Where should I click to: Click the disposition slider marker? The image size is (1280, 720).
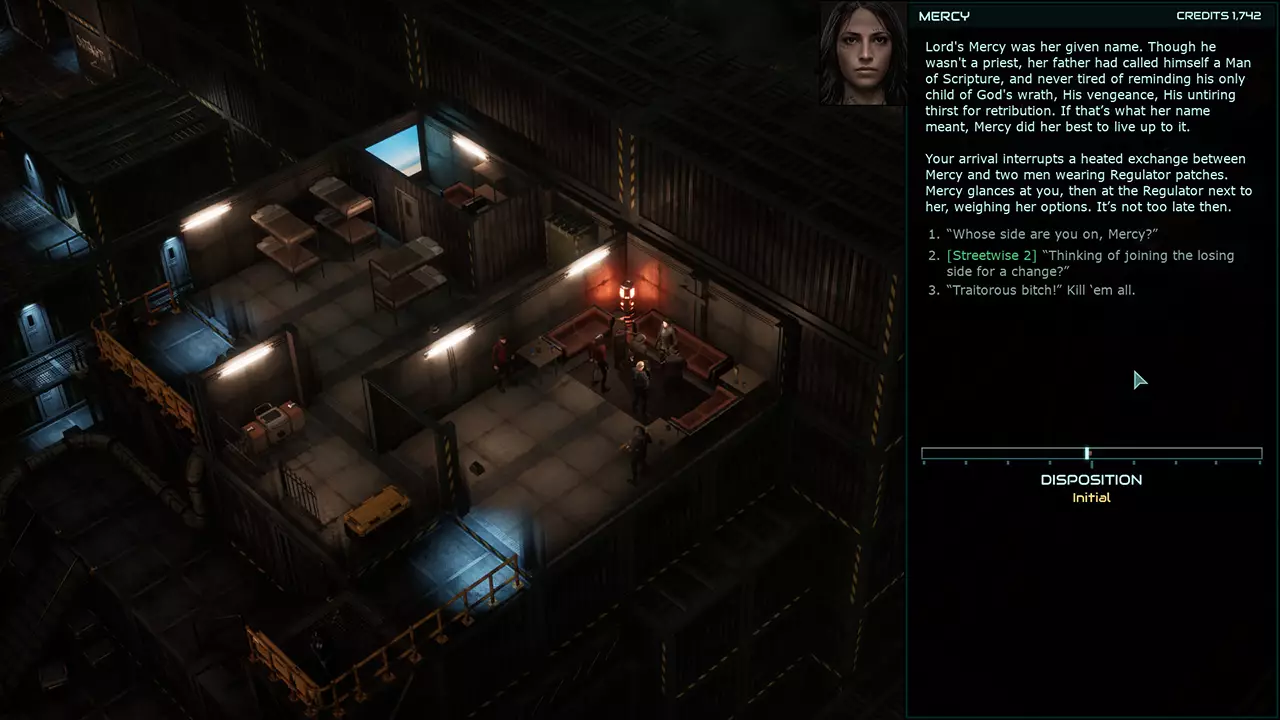[x=1087, y=453]
